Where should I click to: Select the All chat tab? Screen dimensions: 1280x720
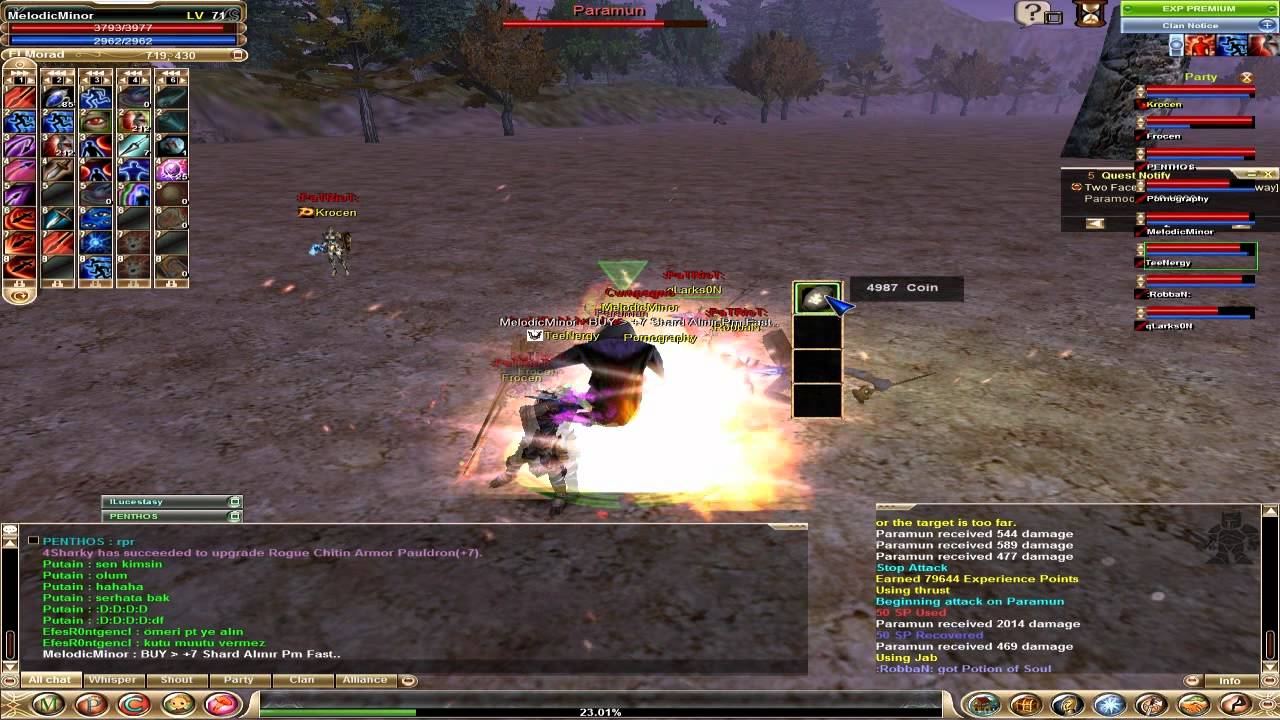point(49,680)
